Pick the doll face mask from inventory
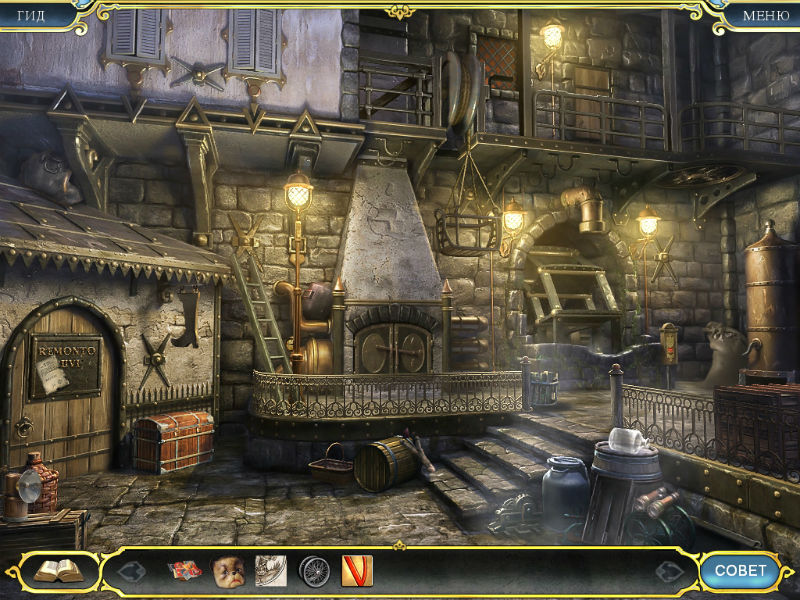The image size is (800, 600). click(x=228, y=571)
